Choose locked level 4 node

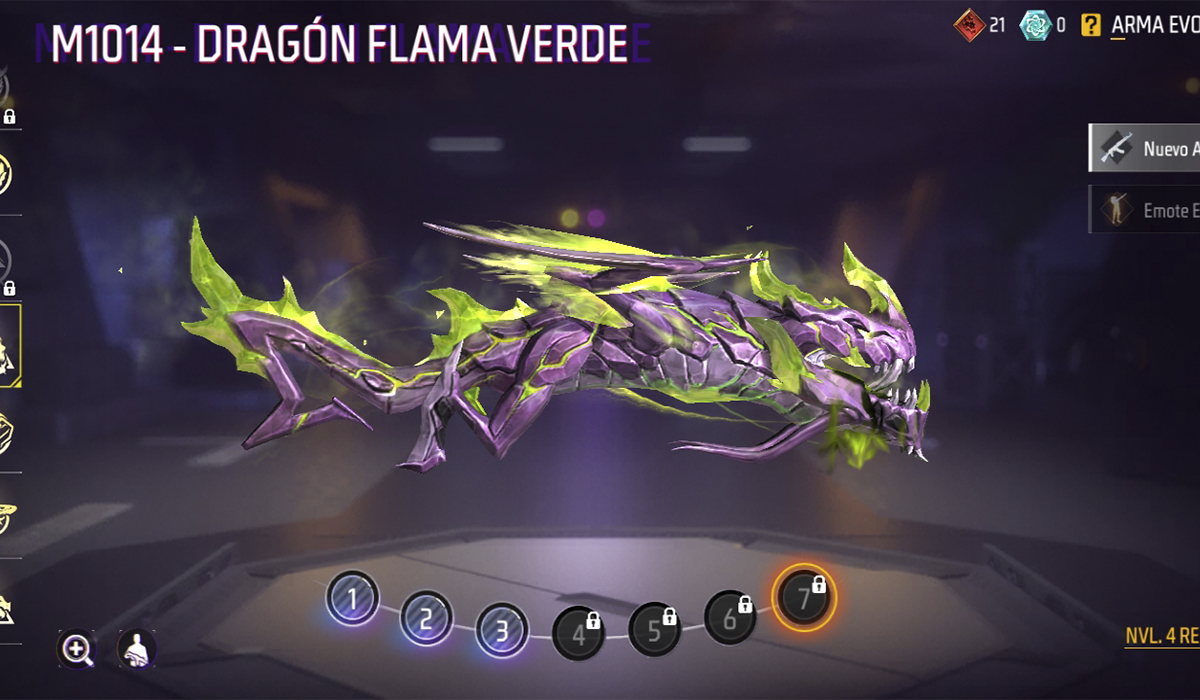[578, 634]
